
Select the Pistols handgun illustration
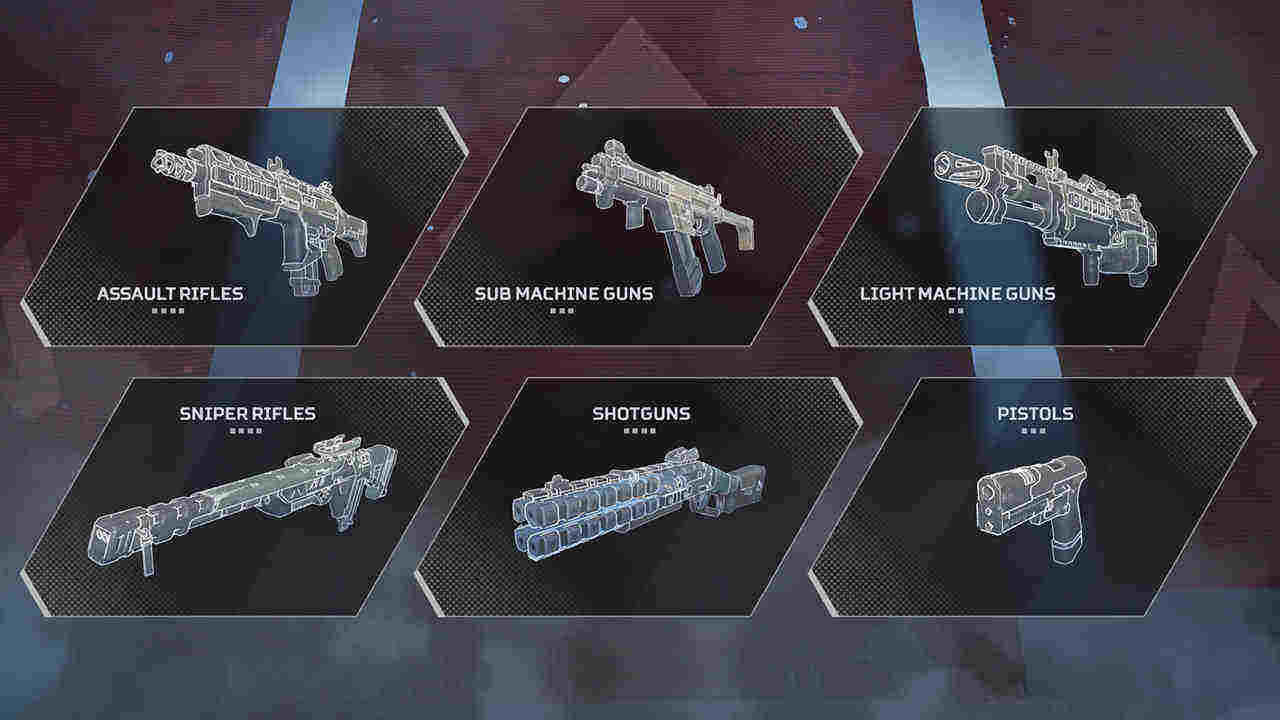1030,510
